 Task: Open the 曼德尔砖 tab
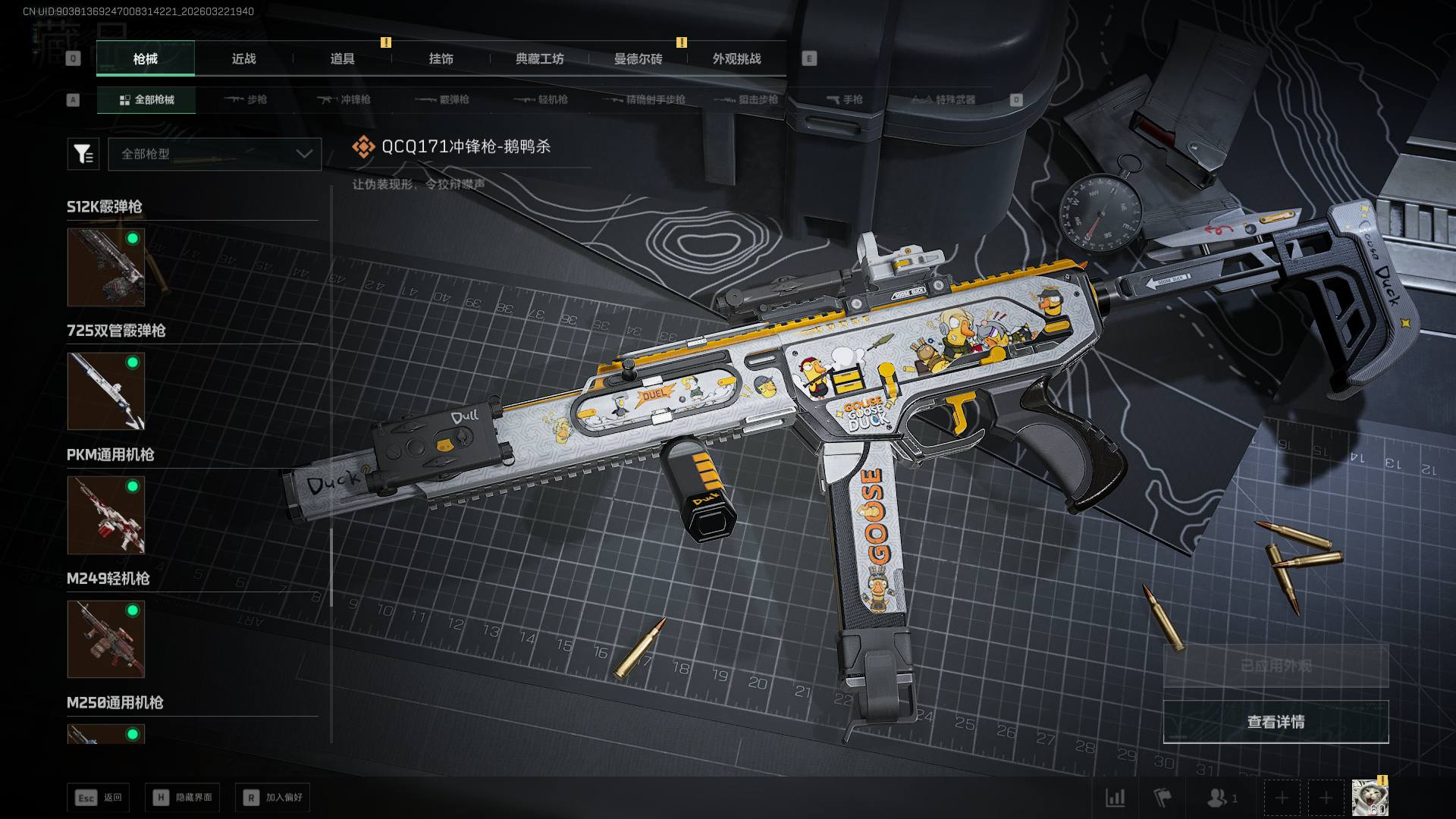638,58
